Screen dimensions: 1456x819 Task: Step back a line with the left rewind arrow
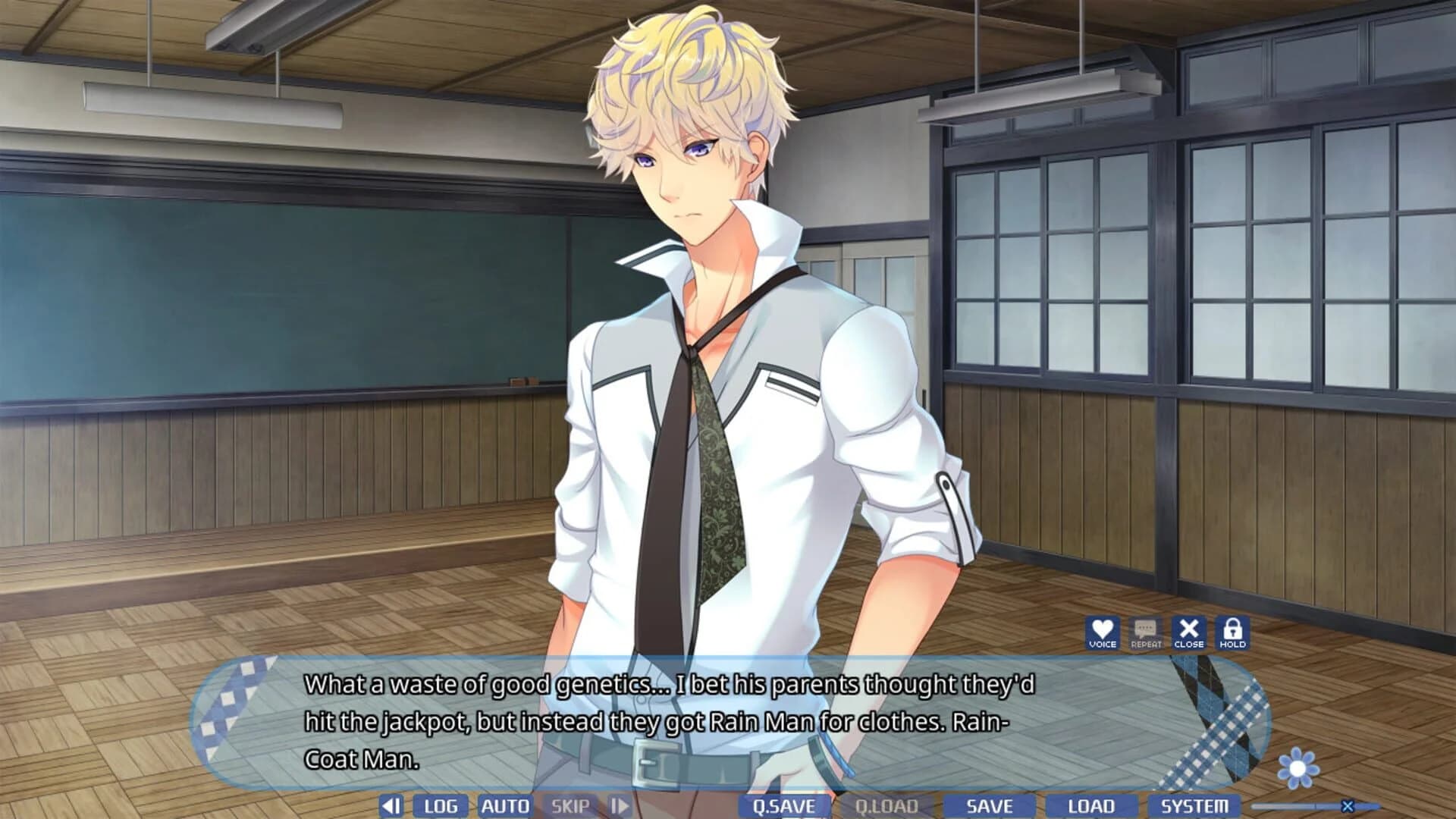pyautogui.click(x=391, y=806)
